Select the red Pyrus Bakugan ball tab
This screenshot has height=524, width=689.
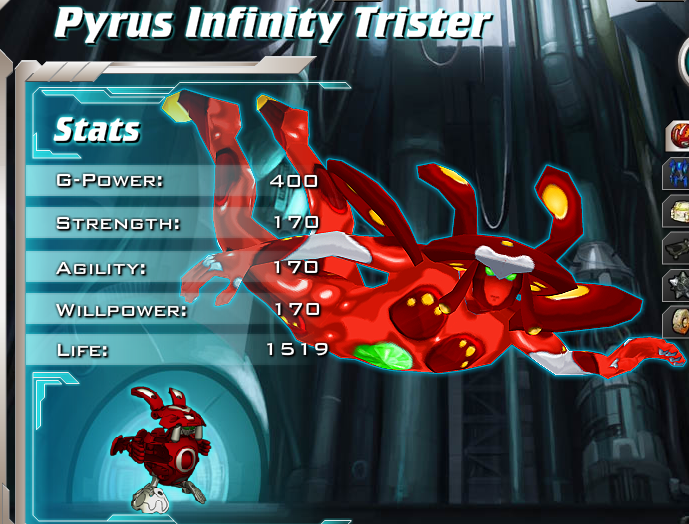[x=678, y=135]
